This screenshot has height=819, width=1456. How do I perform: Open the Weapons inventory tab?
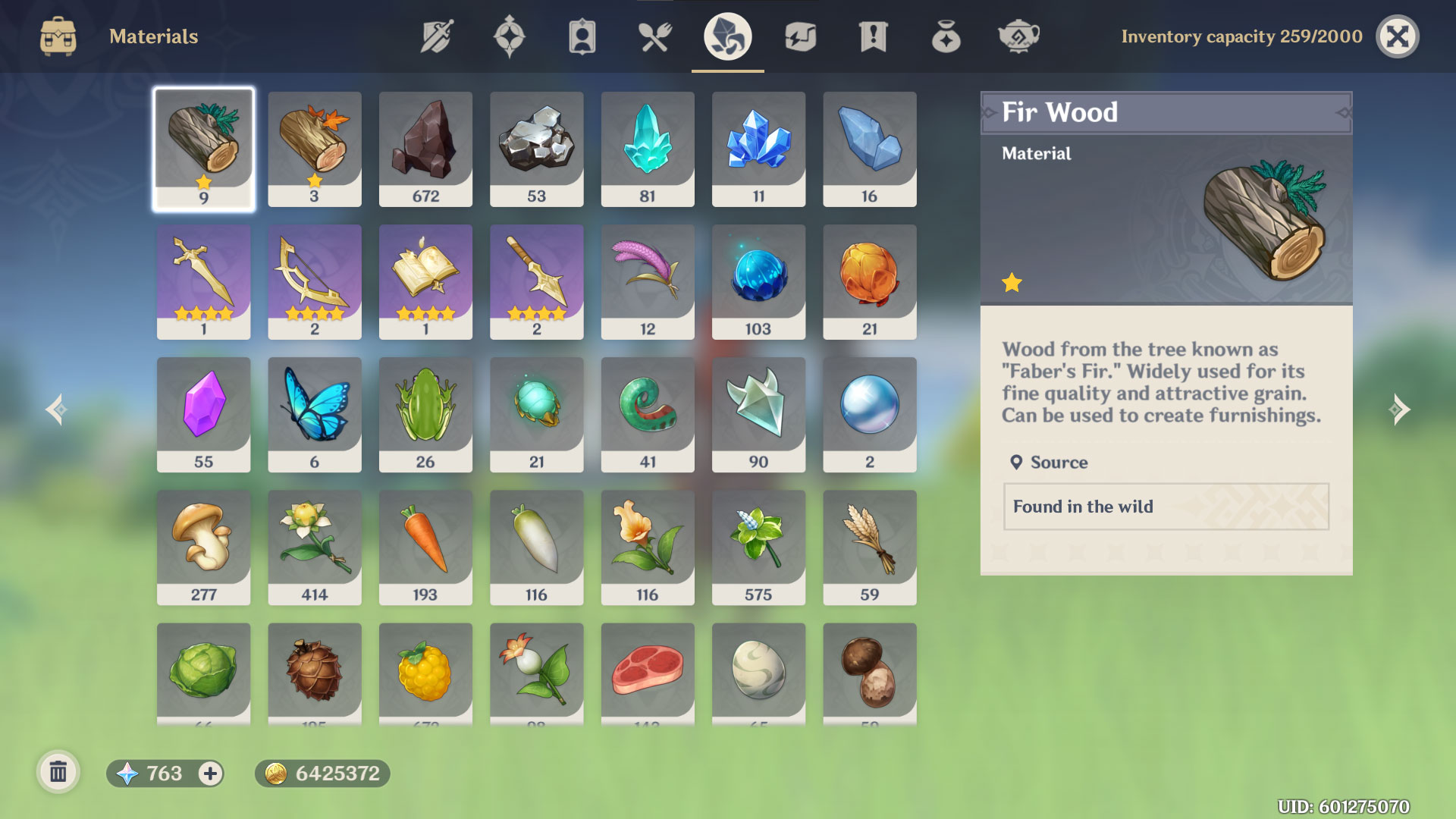436,36
